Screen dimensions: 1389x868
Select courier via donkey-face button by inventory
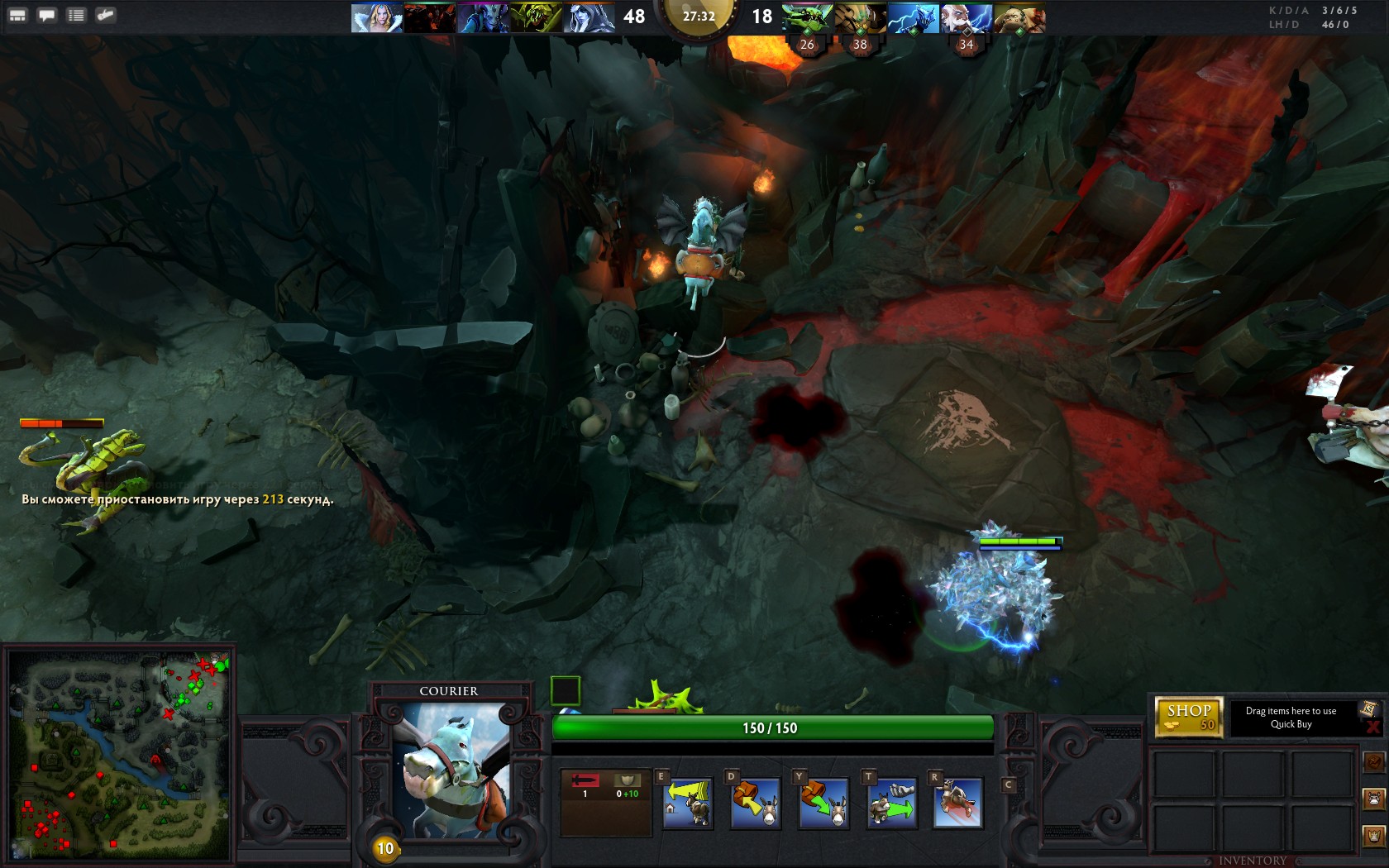tap(1374, 799)
